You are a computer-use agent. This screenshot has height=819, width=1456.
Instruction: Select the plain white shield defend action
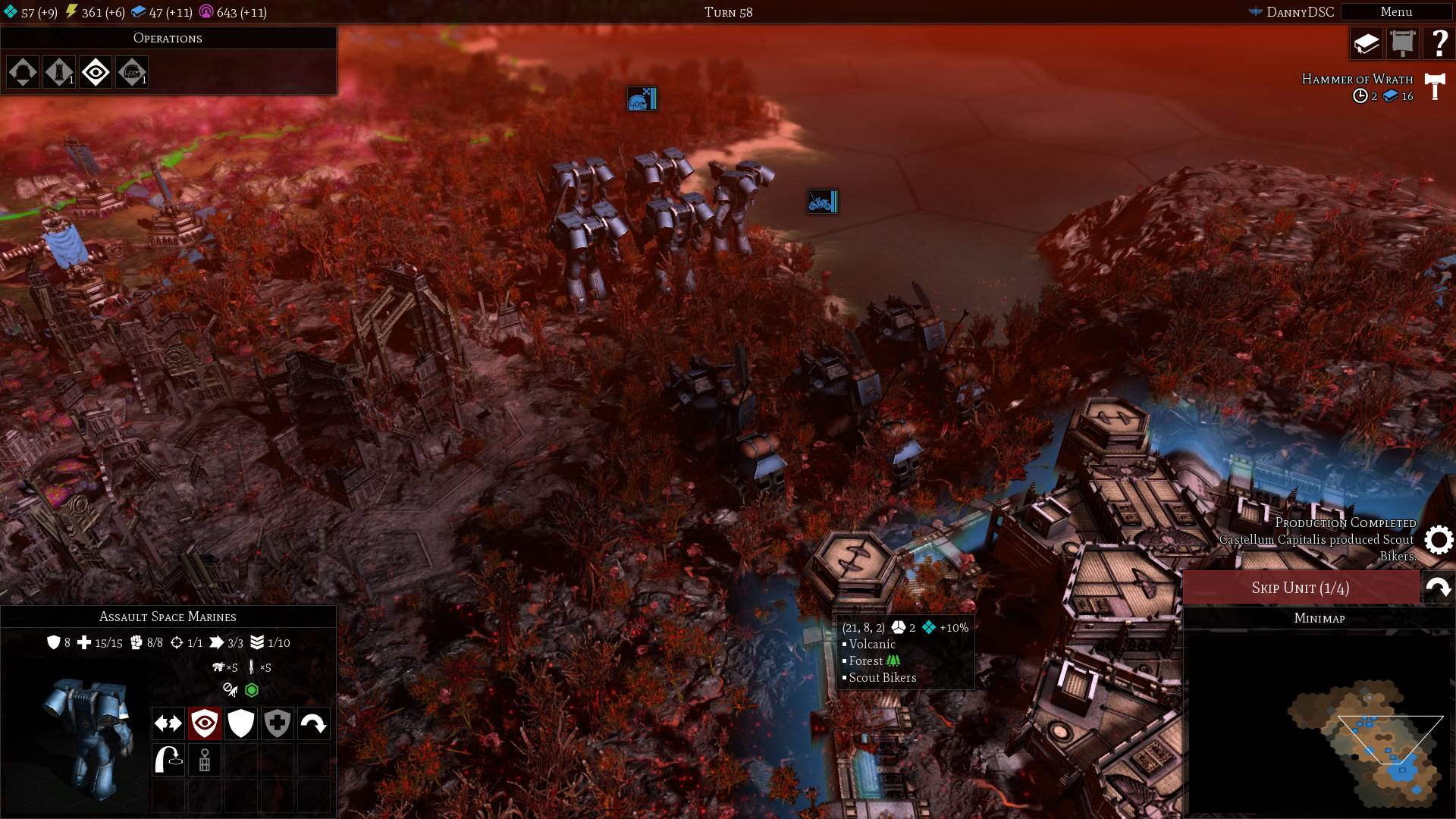point(240,723)
